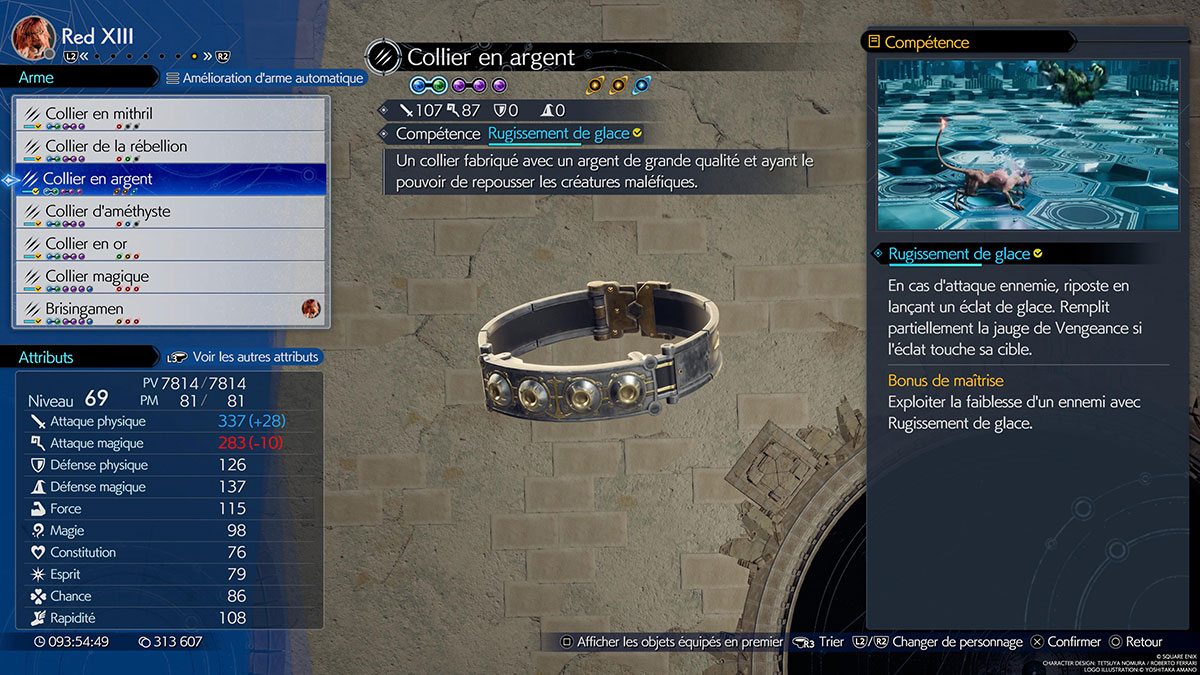This screenshot has height=675, width=1200.
Task: Go back with Retour
Action: (x=1135, y=642)
